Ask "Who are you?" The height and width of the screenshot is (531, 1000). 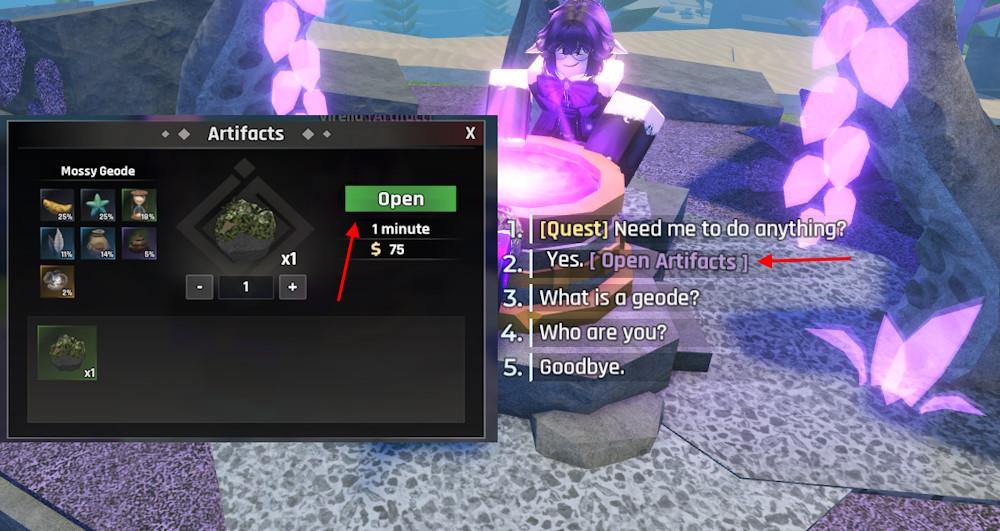click(x=603, y=332)
